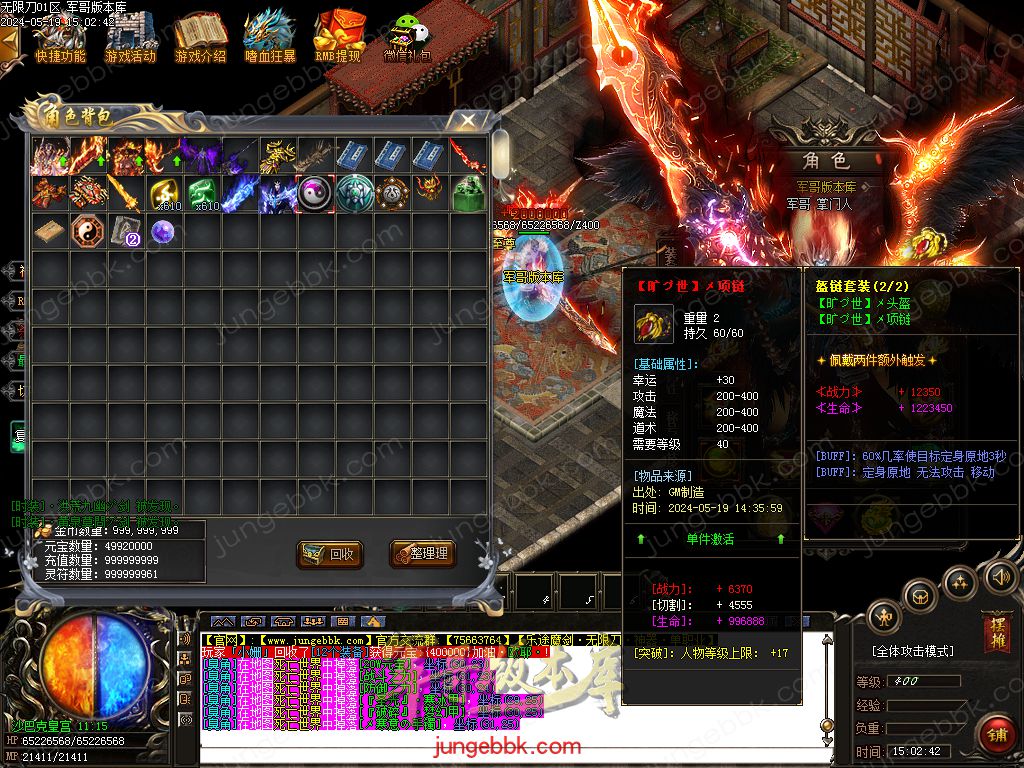This screenshot has height=768, width=1024.
Task: Select the pink yin-yang orb item
Action: [x=316, y=193]
